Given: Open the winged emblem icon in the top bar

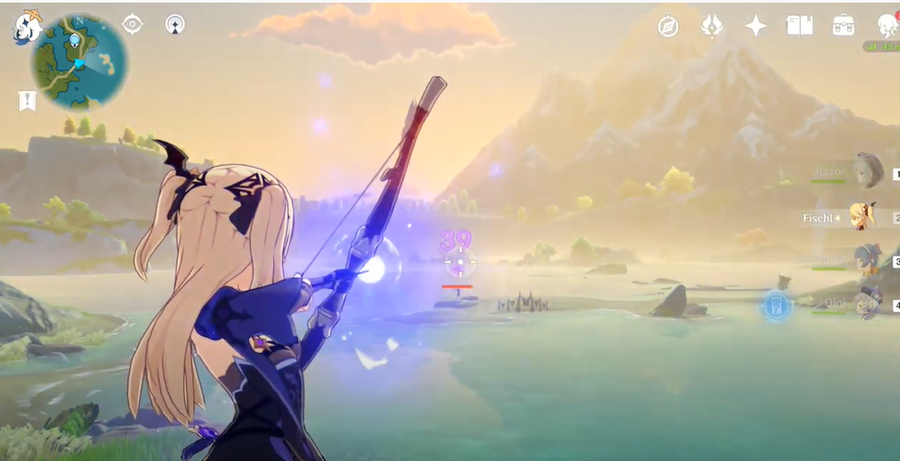Looking at the screenshot, I should click(x=712, y=26).
